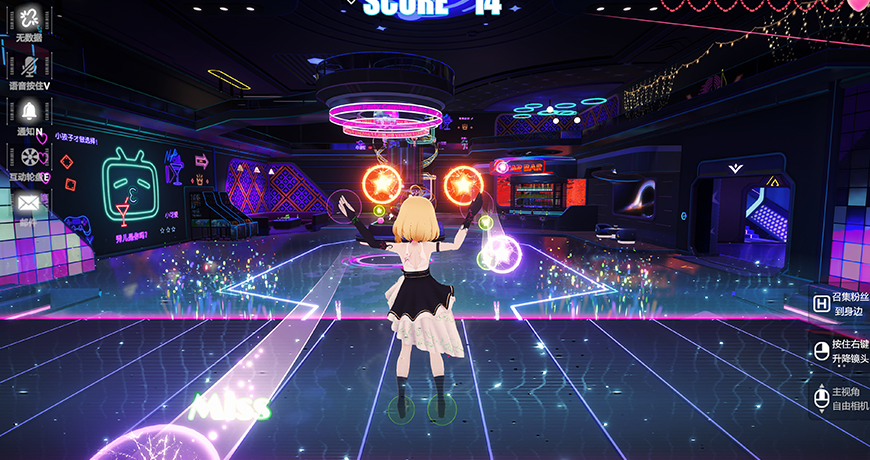Open the 通知 notification bell
Image resolution: width=870 pixels, height=460 pixels.
[28, 110]
